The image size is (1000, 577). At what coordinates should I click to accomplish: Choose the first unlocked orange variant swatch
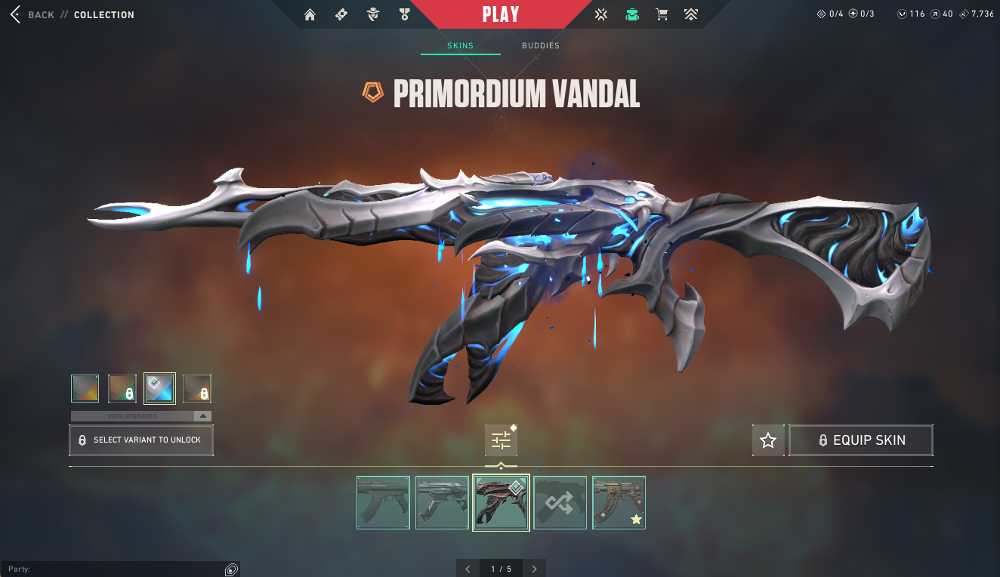click(85, 388)
